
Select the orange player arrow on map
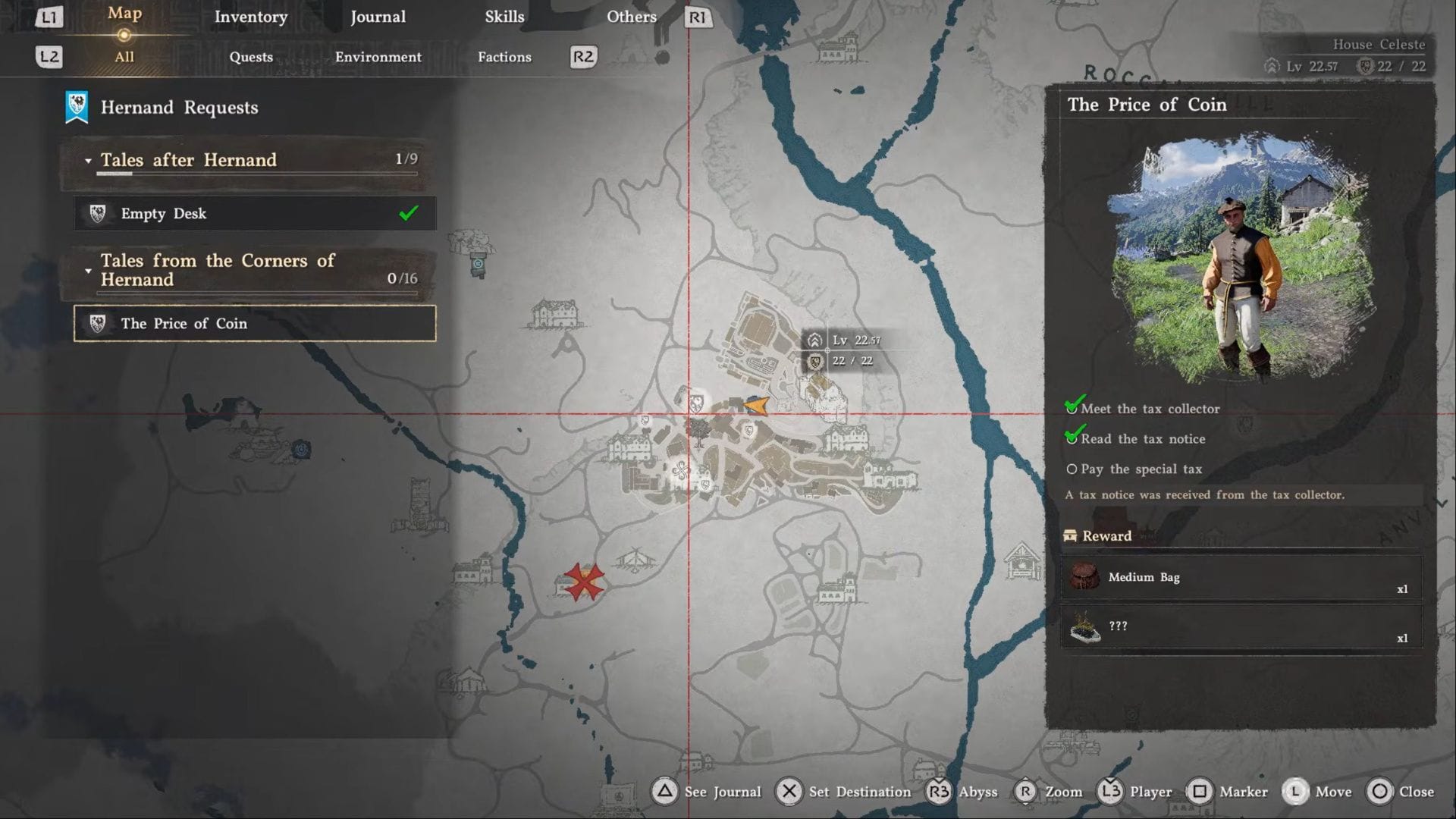[x=756, y=406]
